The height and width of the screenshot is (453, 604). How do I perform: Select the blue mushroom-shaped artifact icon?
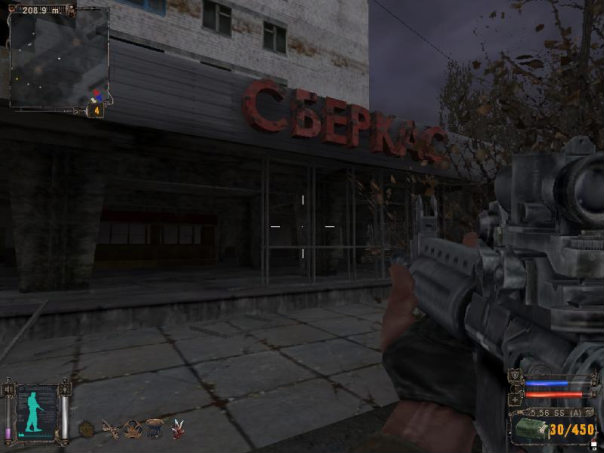pos(154,427)
